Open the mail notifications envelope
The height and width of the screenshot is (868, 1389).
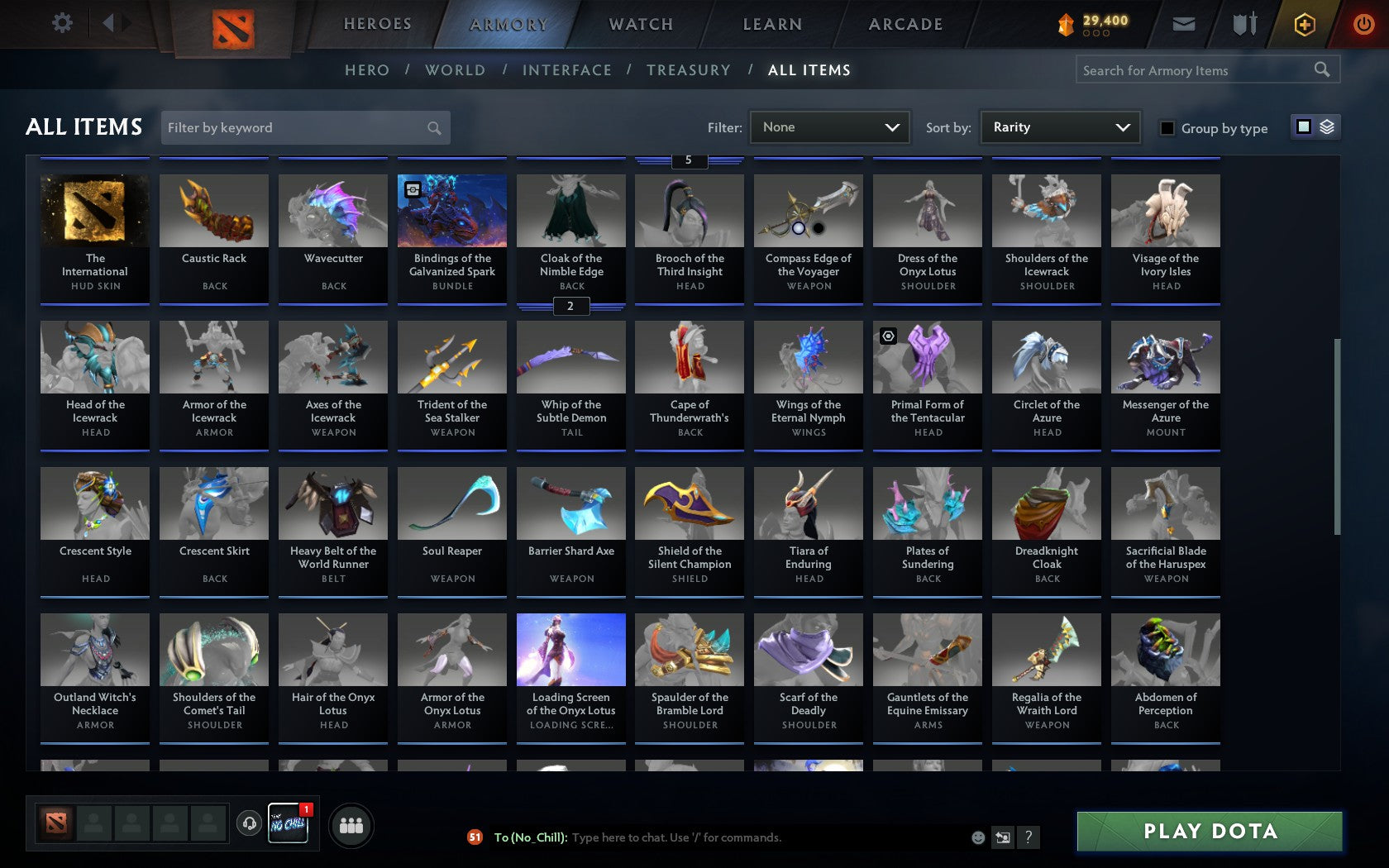pos(1184,24)
